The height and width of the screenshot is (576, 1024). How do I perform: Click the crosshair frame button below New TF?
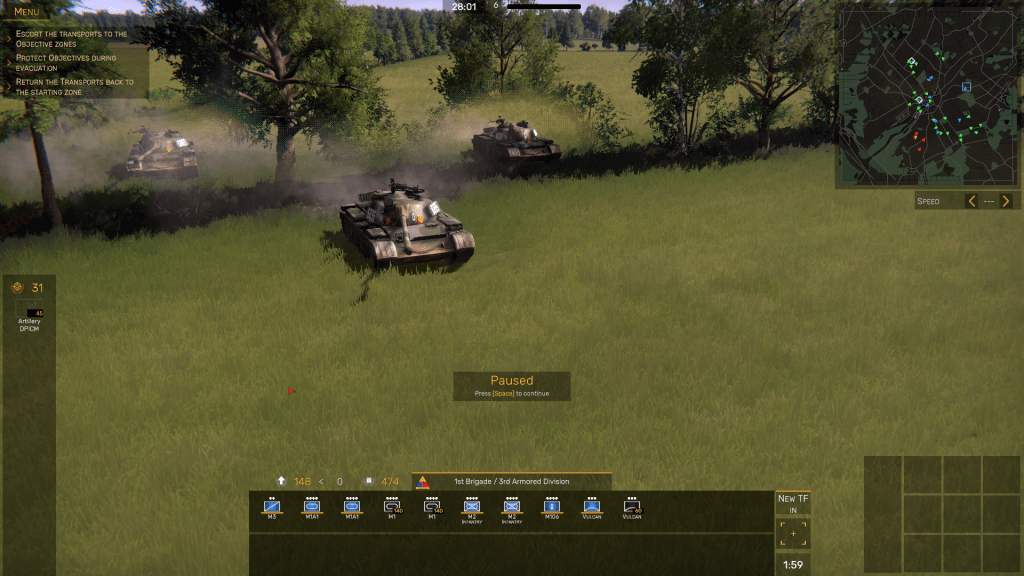coord(793,534)
